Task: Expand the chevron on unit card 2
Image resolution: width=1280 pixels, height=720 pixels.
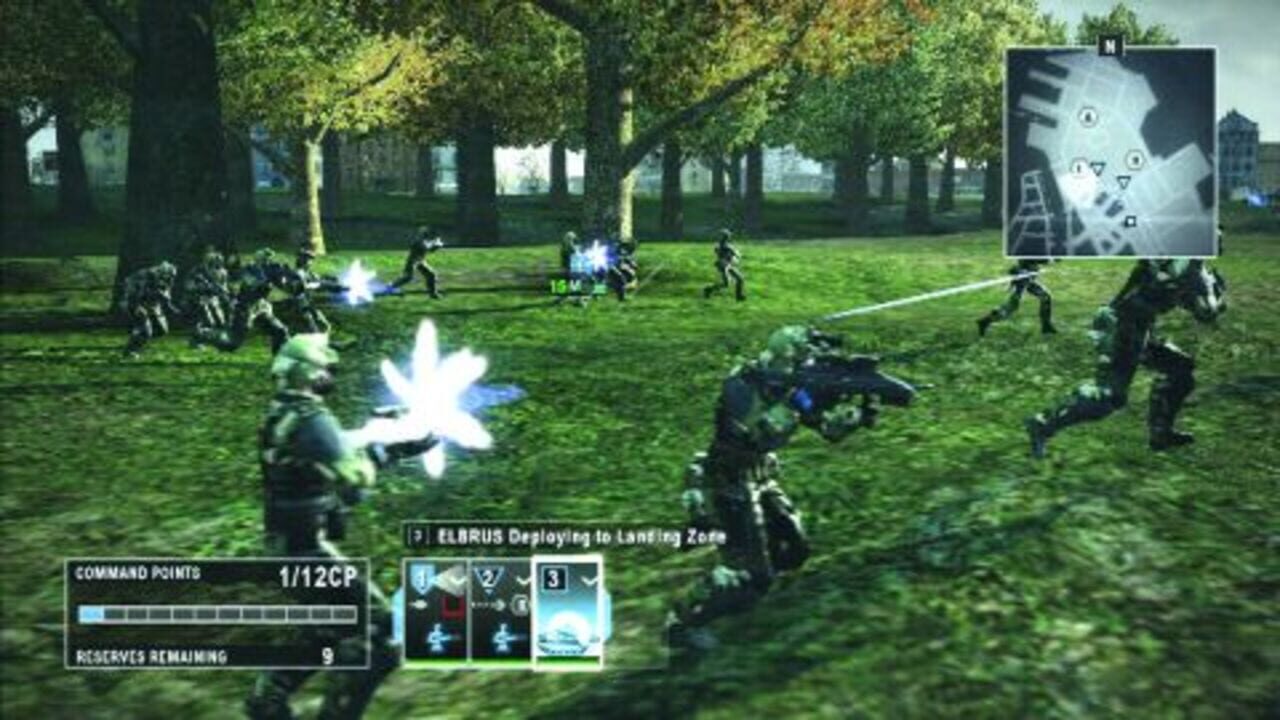Action: point(522,582)
